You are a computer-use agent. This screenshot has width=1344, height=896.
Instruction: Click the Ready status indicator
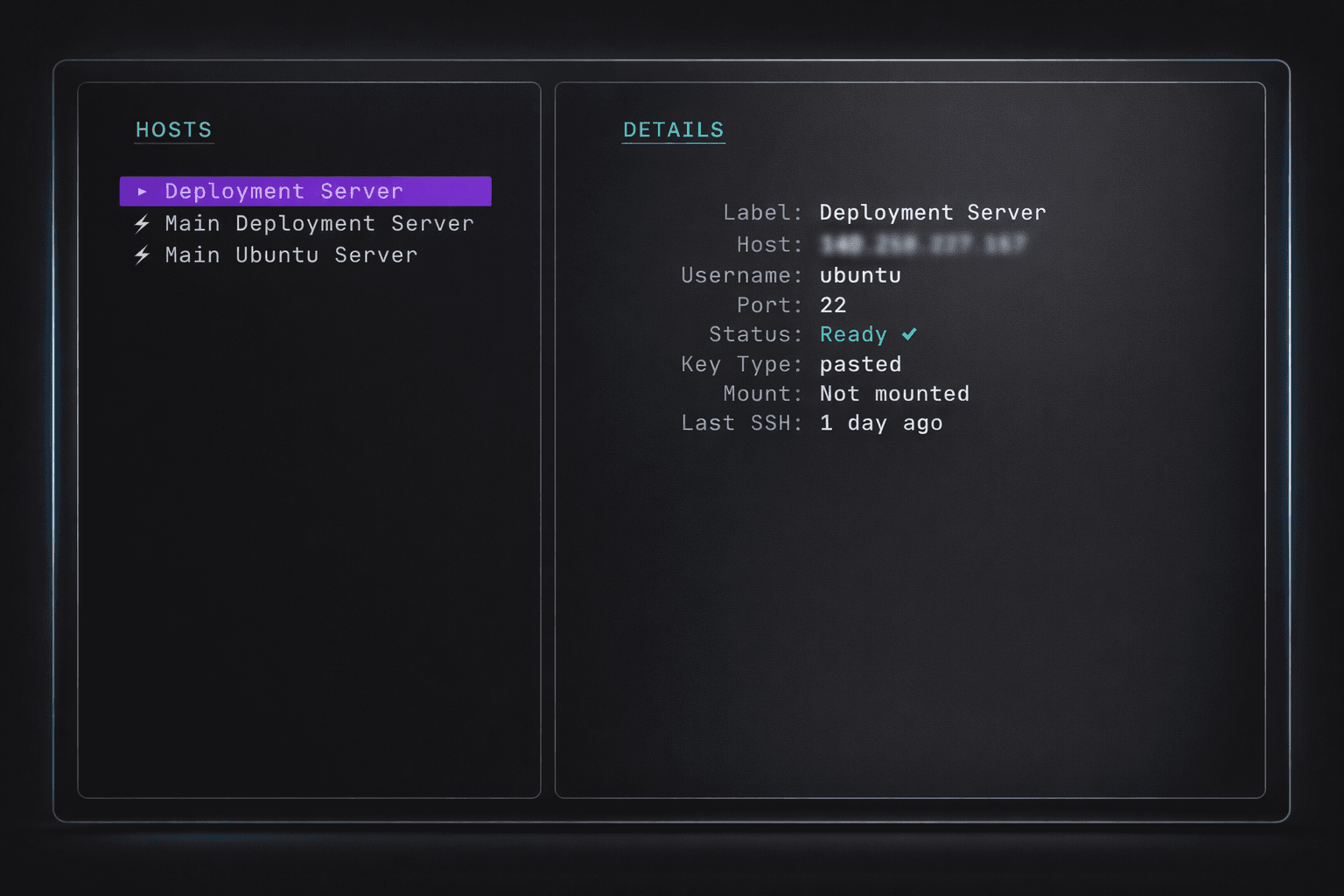[853, 334]
